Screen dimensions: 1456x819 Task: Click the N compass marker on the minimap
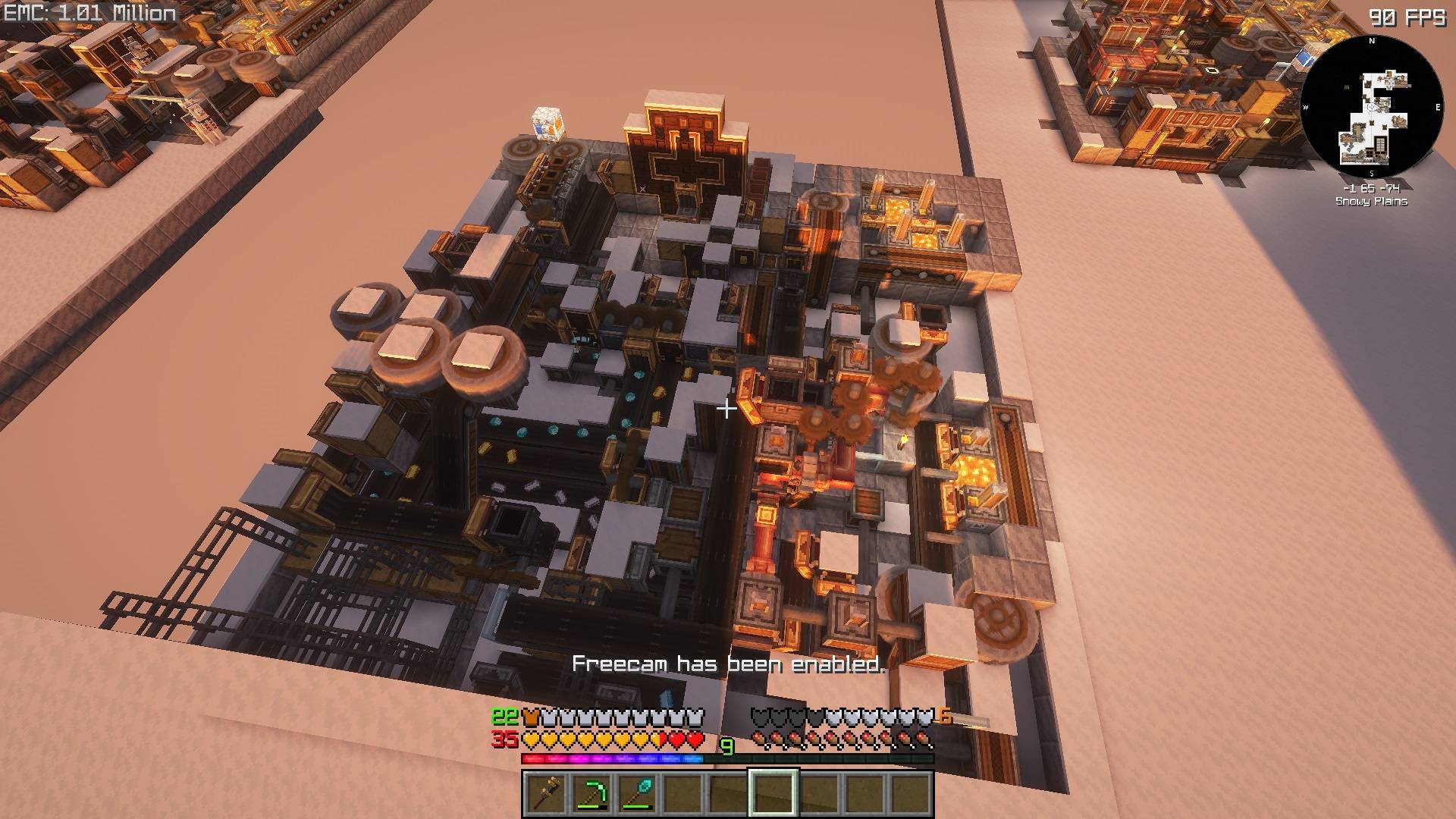click(x=1371, y=40)
